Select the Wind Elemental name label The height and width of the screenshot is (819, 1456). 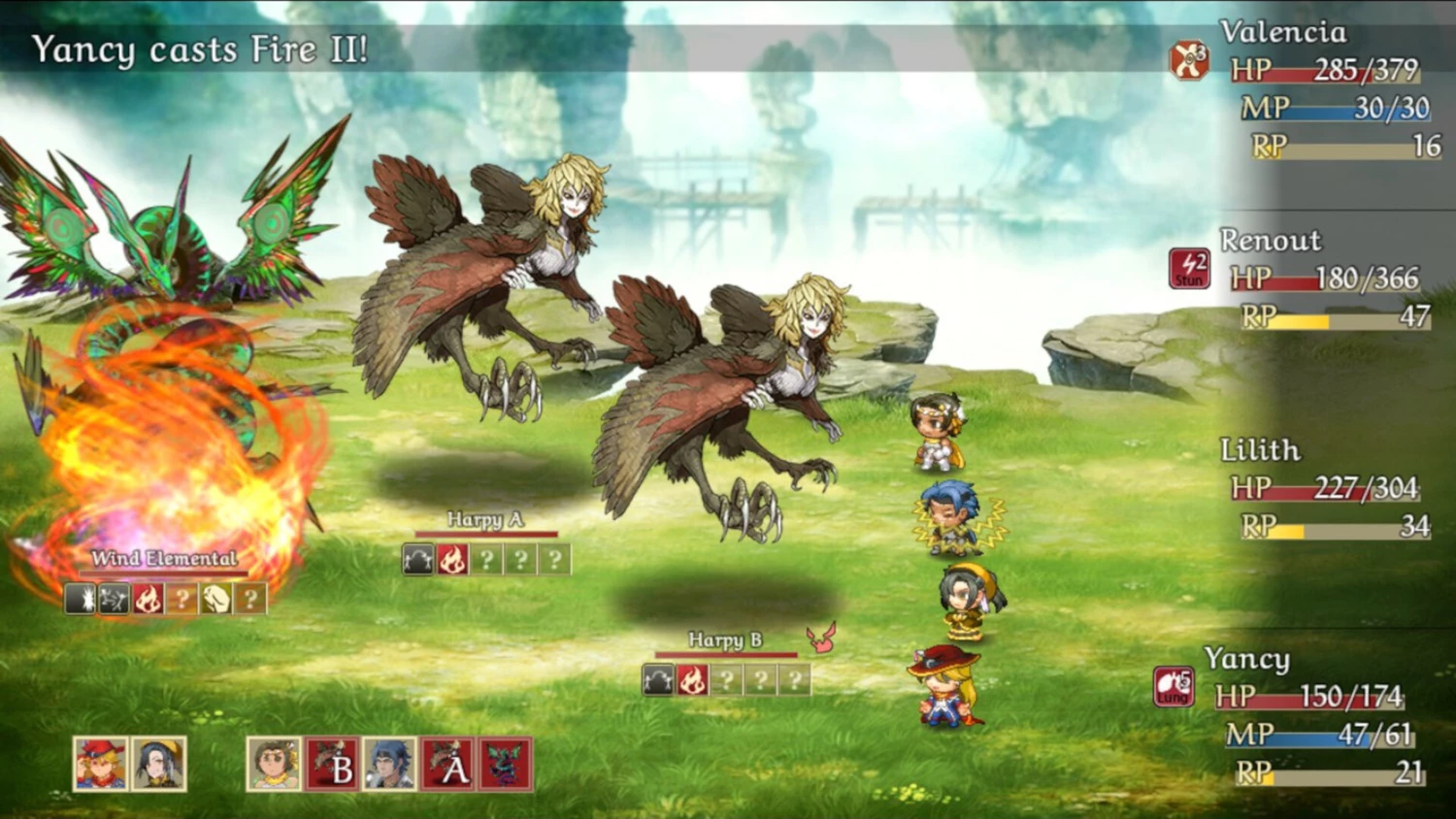[x=164, y=558]
